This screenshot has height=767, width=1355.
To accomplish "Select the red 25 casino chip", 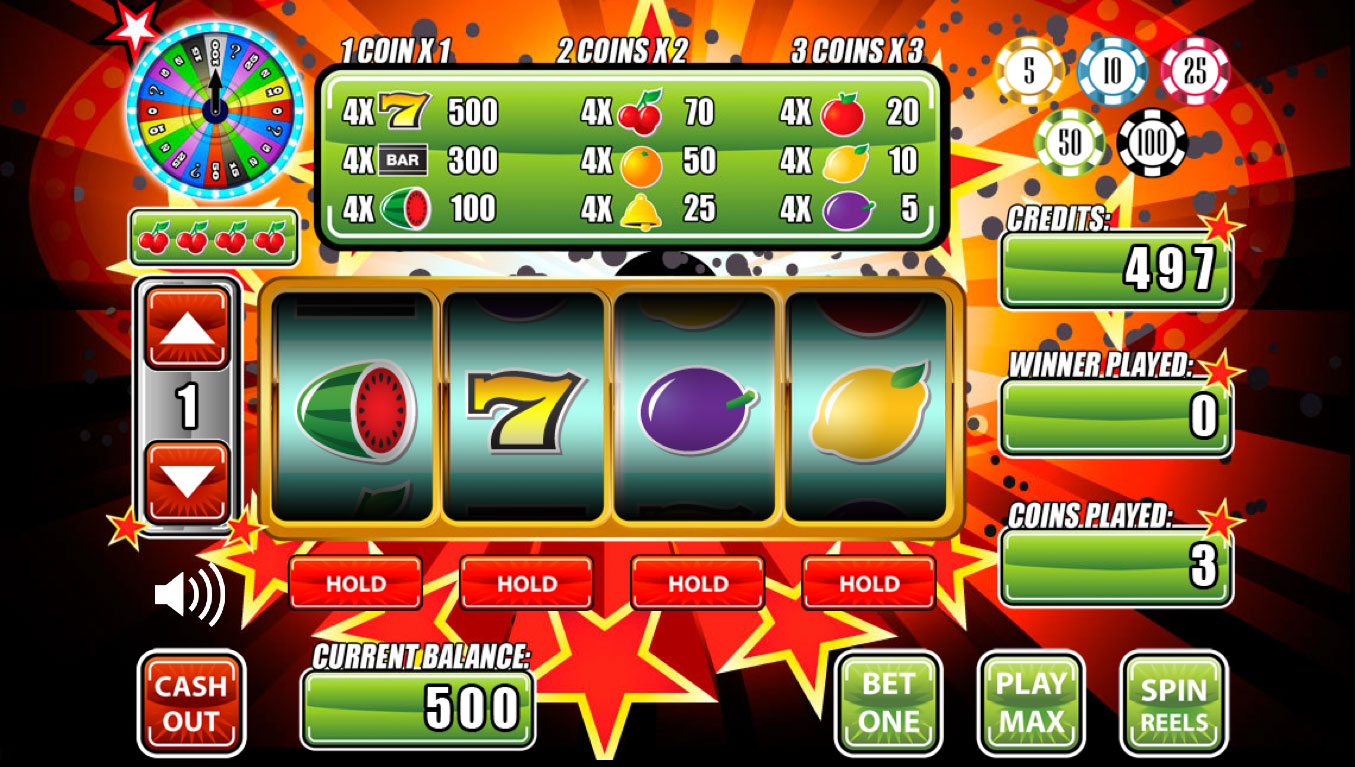I will 1196,71.
